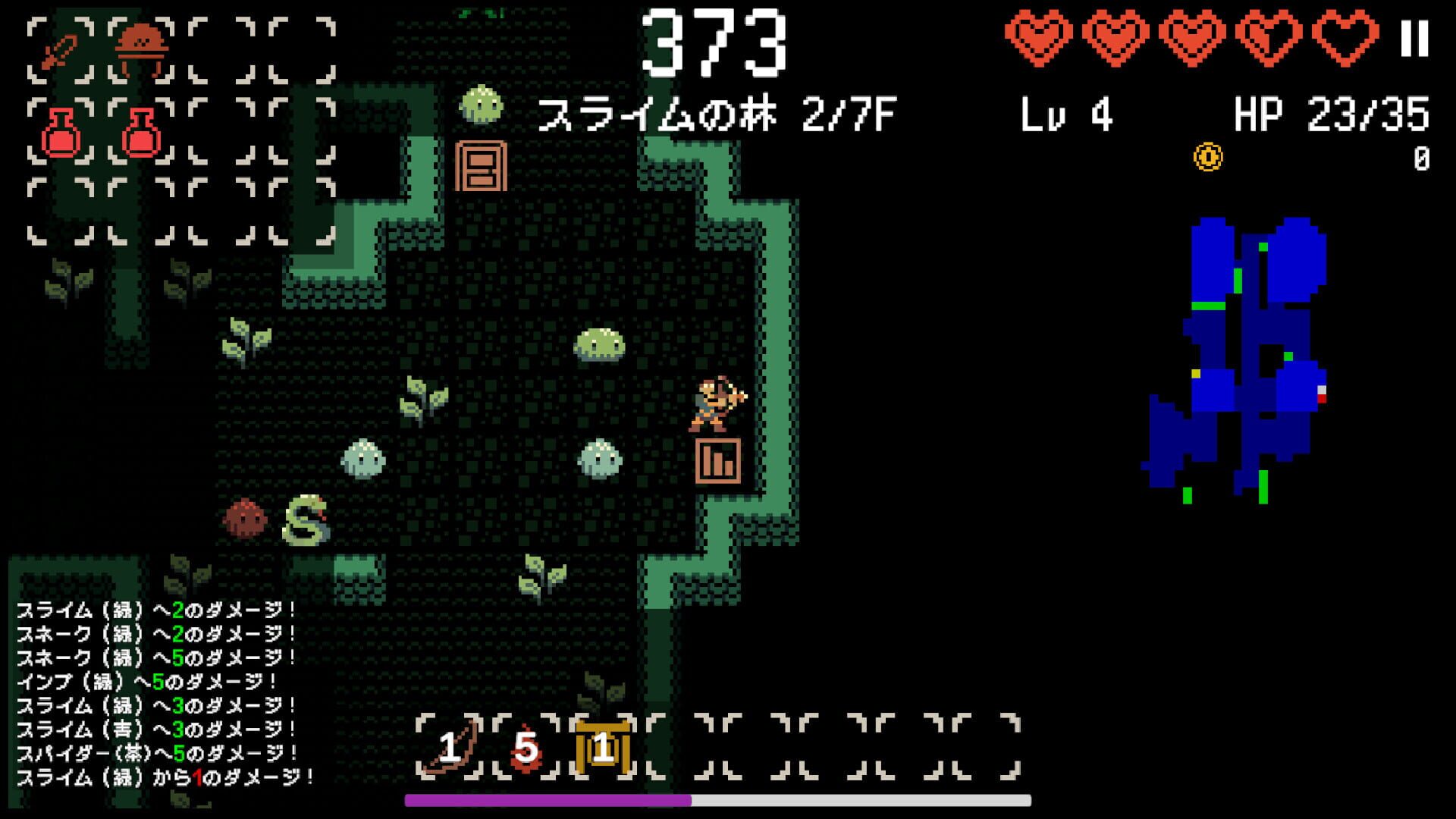
Task: Click the coin currency icon
Action: tap(1207, 155)
